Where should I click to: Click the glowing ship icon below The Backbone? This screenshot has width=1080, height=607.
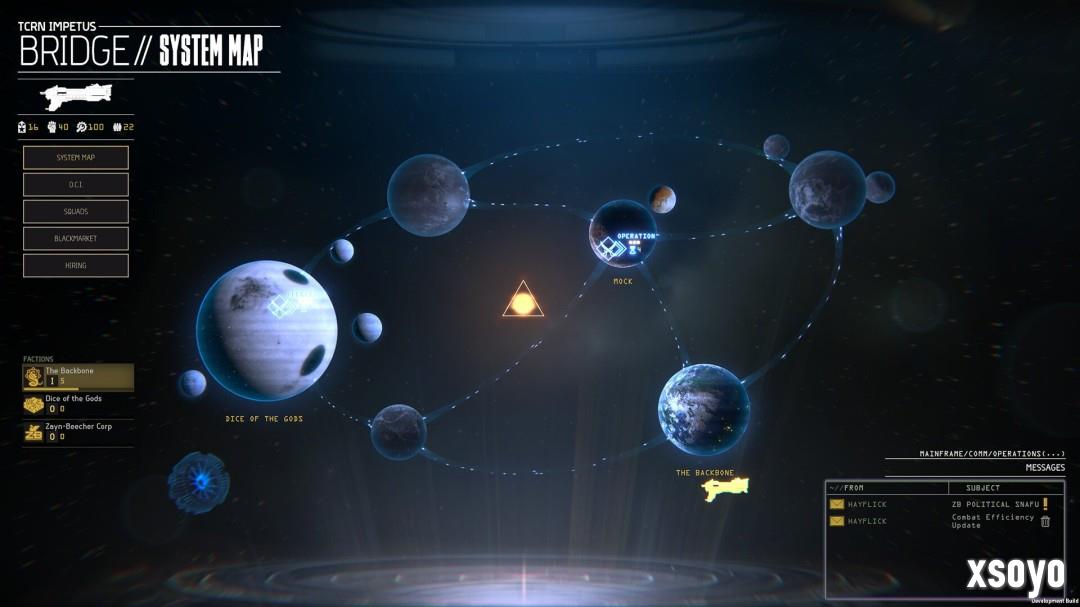click(725, 488)
